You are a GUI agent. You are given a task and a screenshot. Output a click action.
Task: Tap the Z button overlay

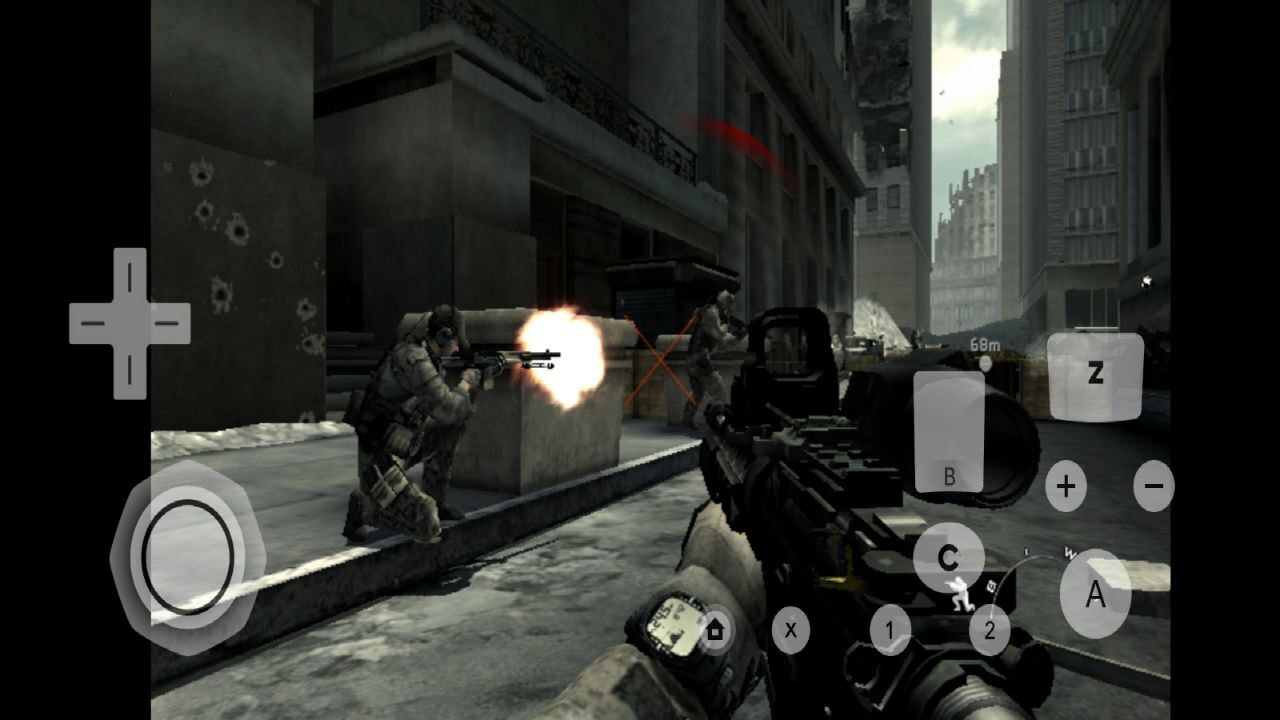tap(1095, 376)
